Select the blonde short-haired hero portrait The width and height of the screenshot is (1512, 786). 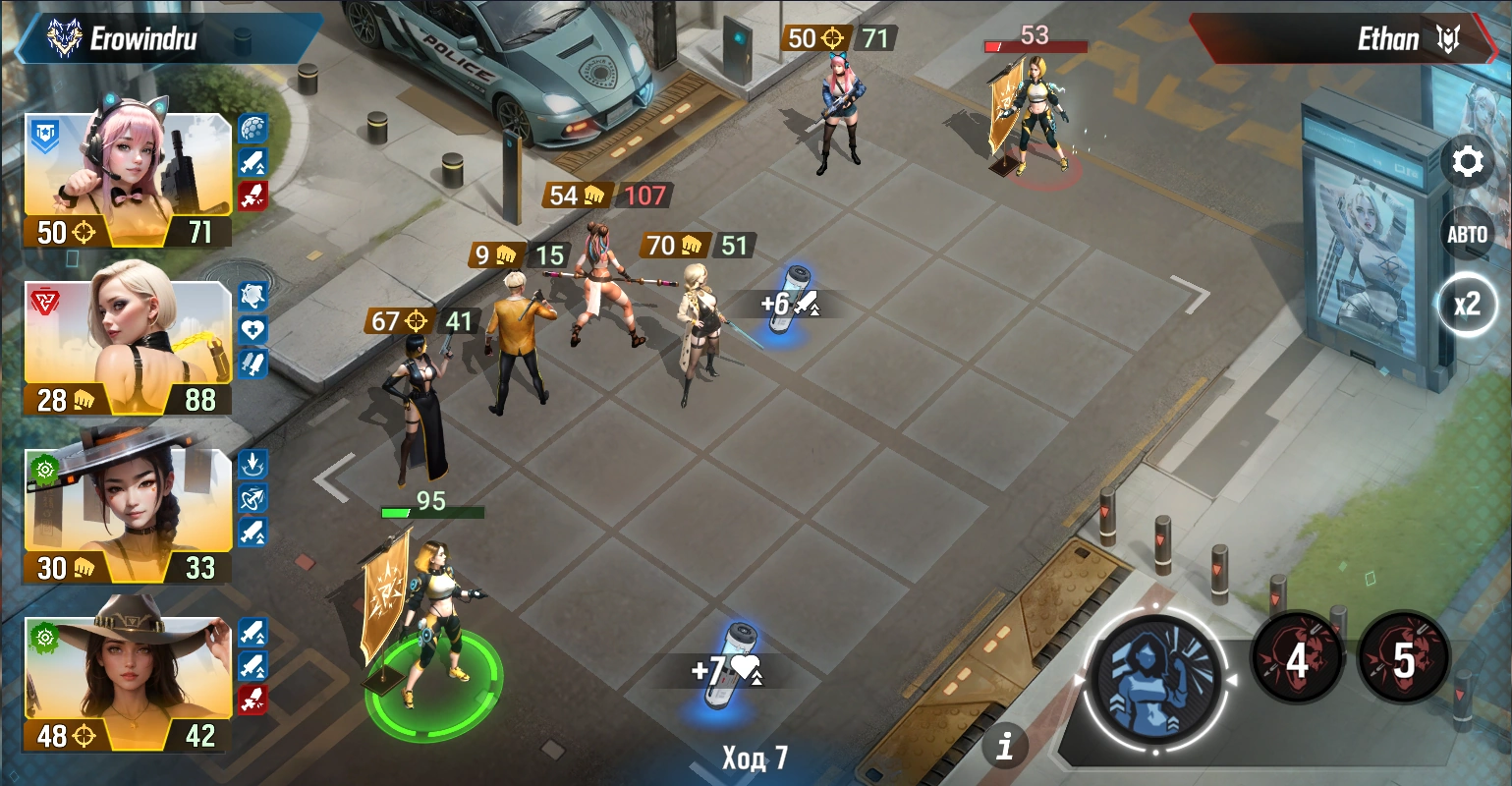click(x=128, y=339)
